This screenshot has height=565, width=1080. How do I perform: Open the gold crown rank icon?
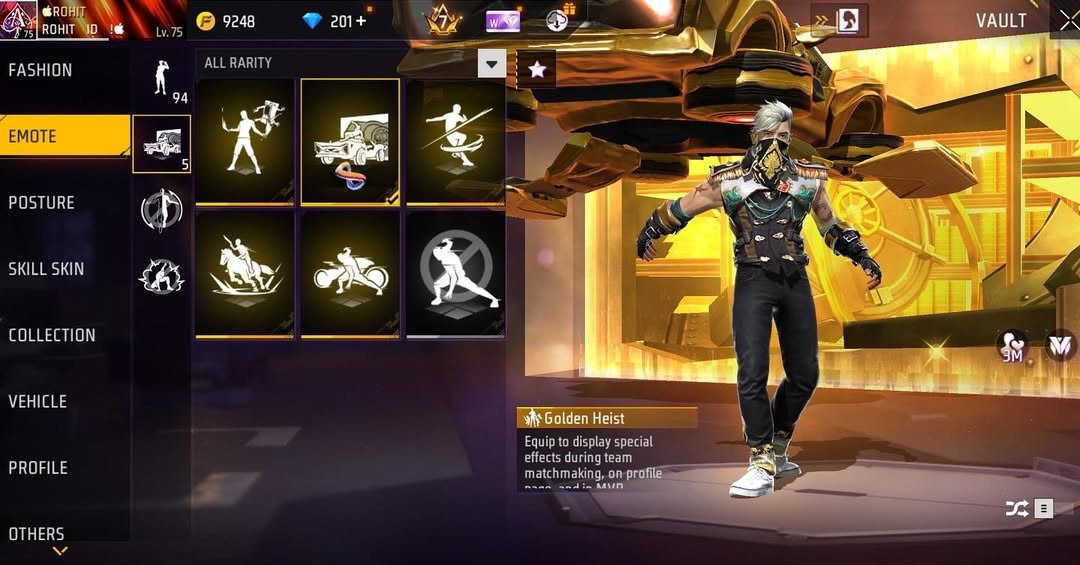(x=442, y=20)
